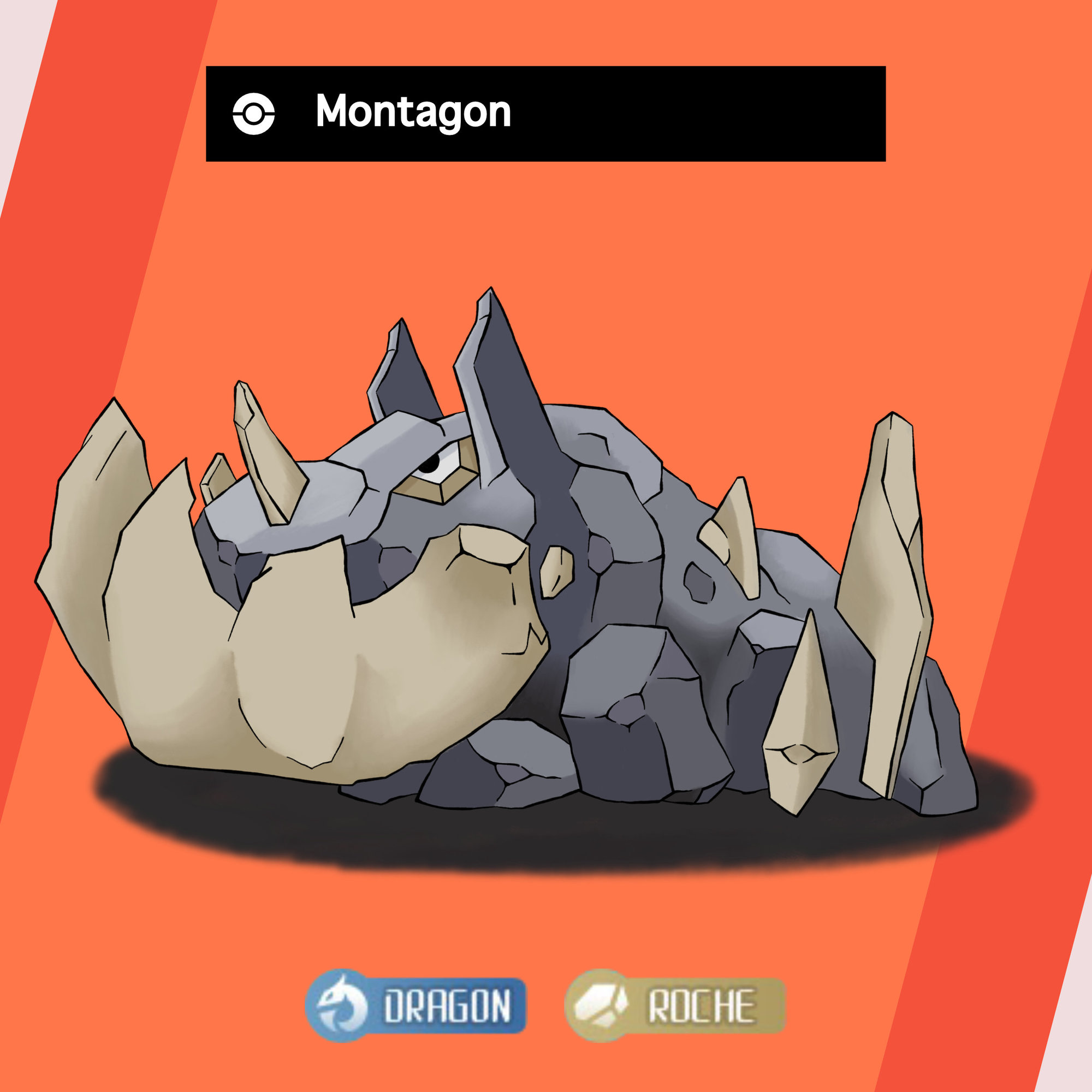This screenshot has height=1092, width=1092.
Task: Click the Poké Ball icon beside Montagon
Action: coord(254,114)
